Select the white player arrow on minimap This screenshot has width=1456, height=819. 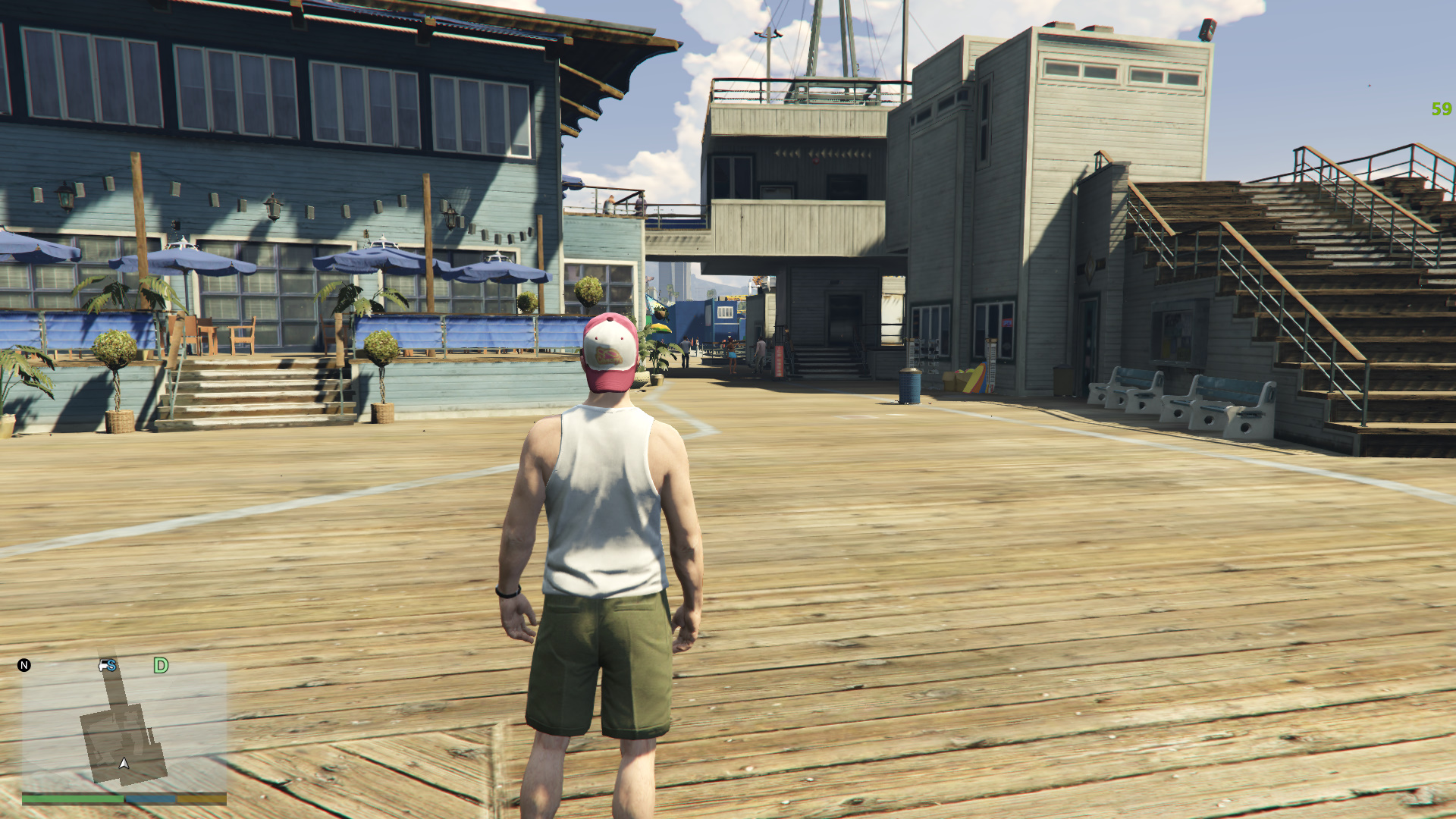coord(124,764)
